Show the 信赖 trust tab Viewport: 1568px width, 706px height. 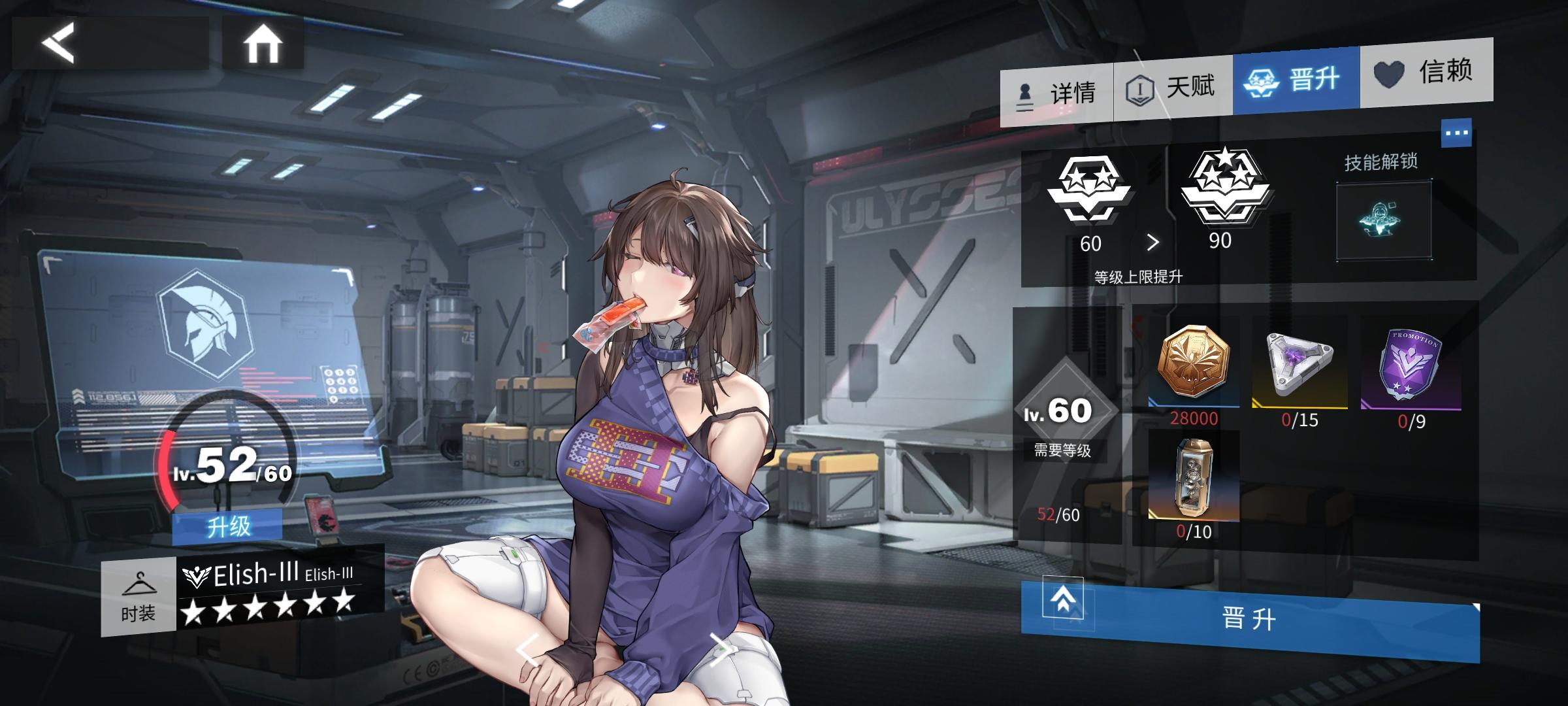point(1426,72)
